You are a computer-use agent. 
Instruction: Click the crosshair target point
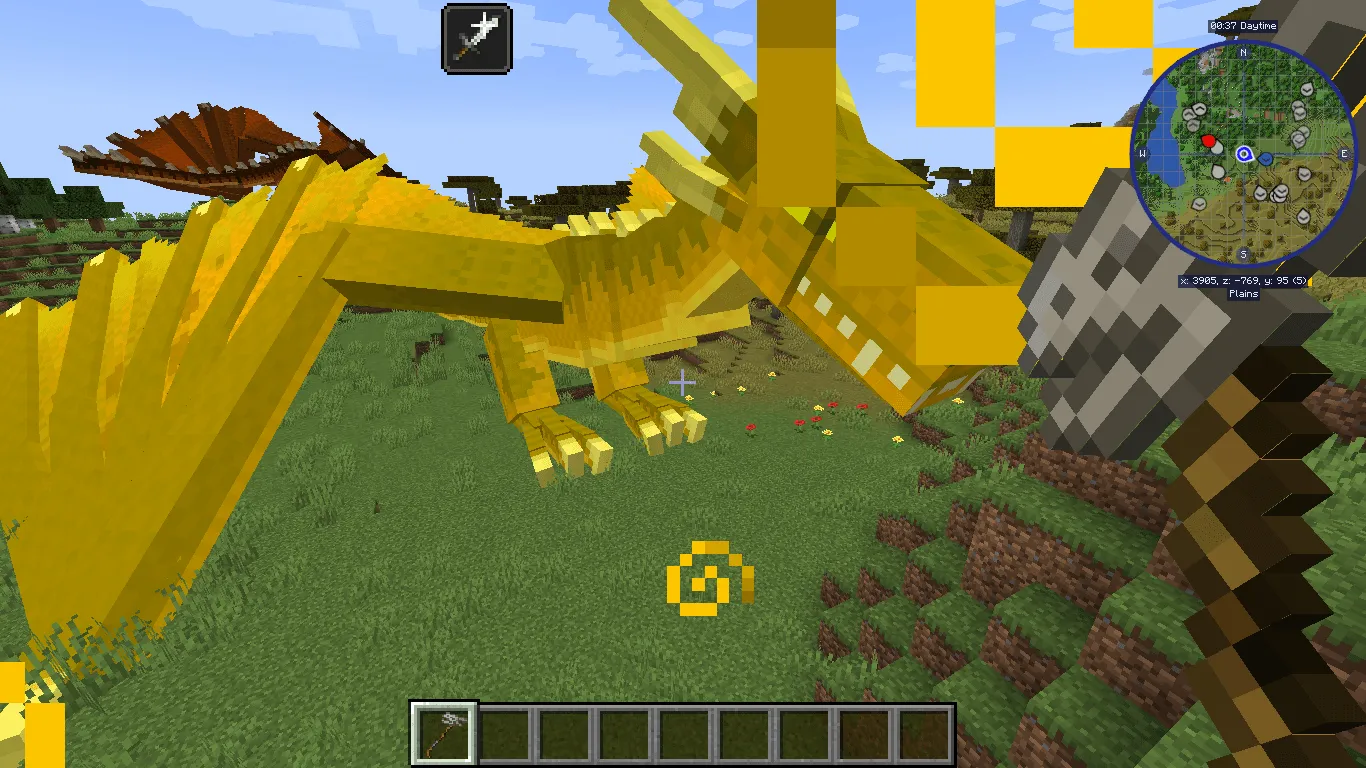[683, 382]
